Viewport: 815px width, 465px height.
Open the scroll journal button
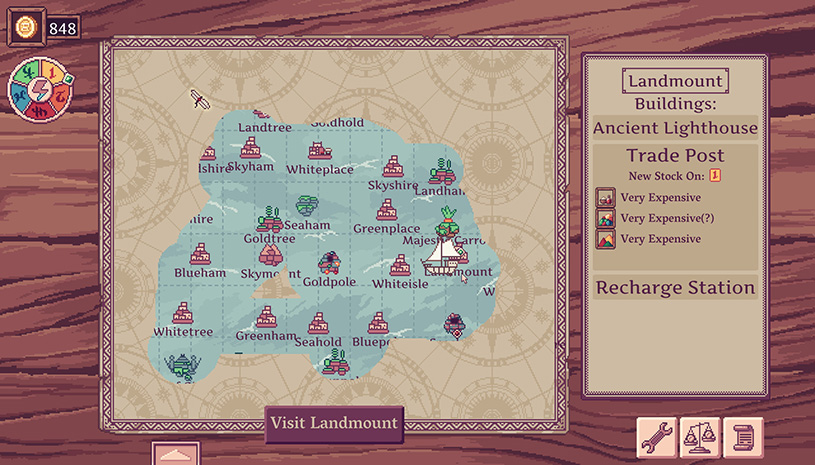pyautogui.click(x=743, y=437)
